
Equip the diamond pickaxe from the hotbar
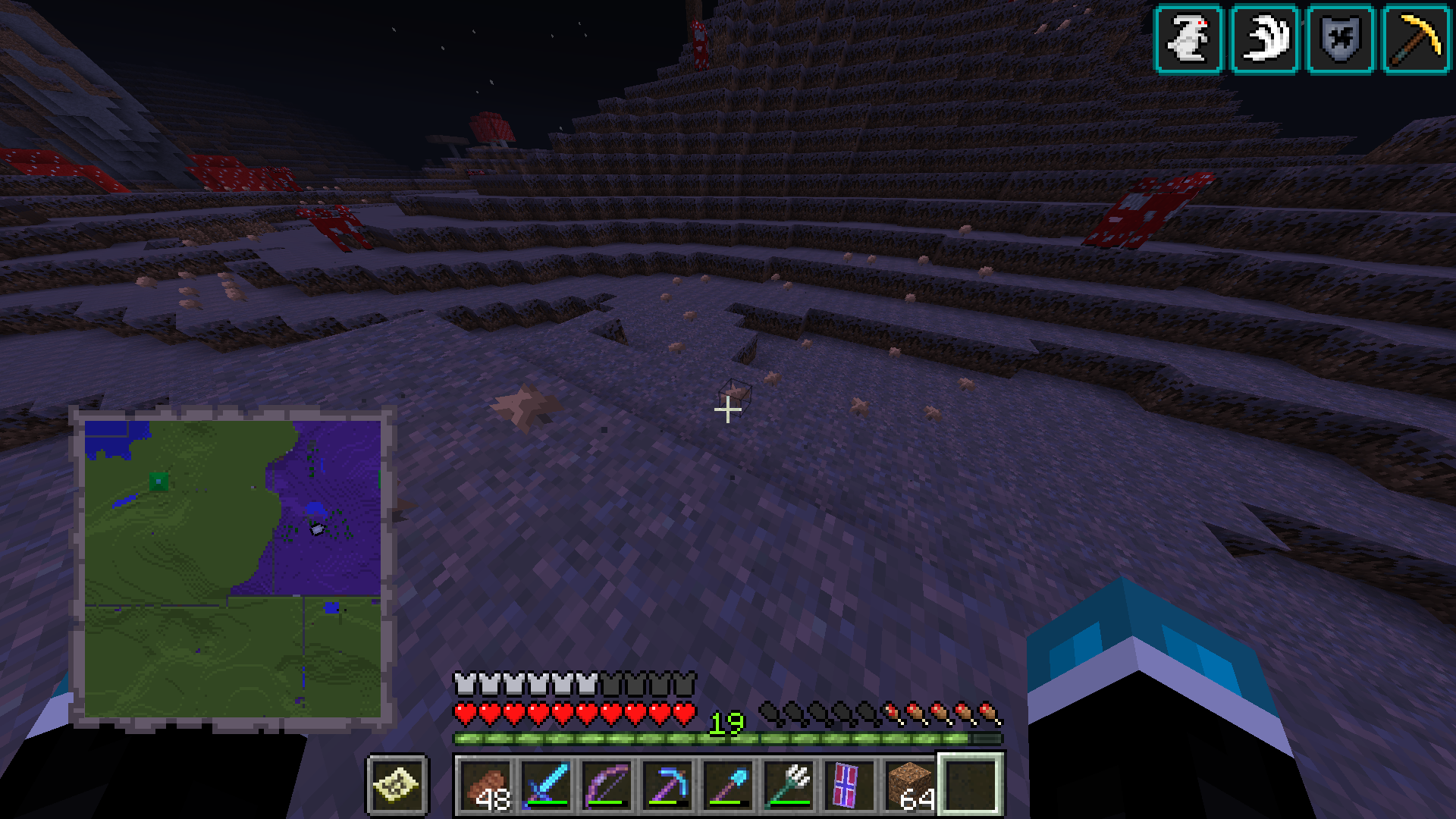668,785
